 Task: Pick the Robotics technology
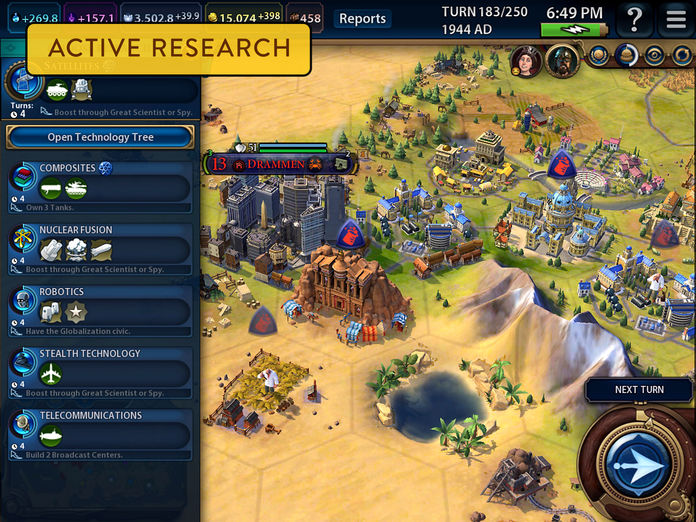(100, 311)
